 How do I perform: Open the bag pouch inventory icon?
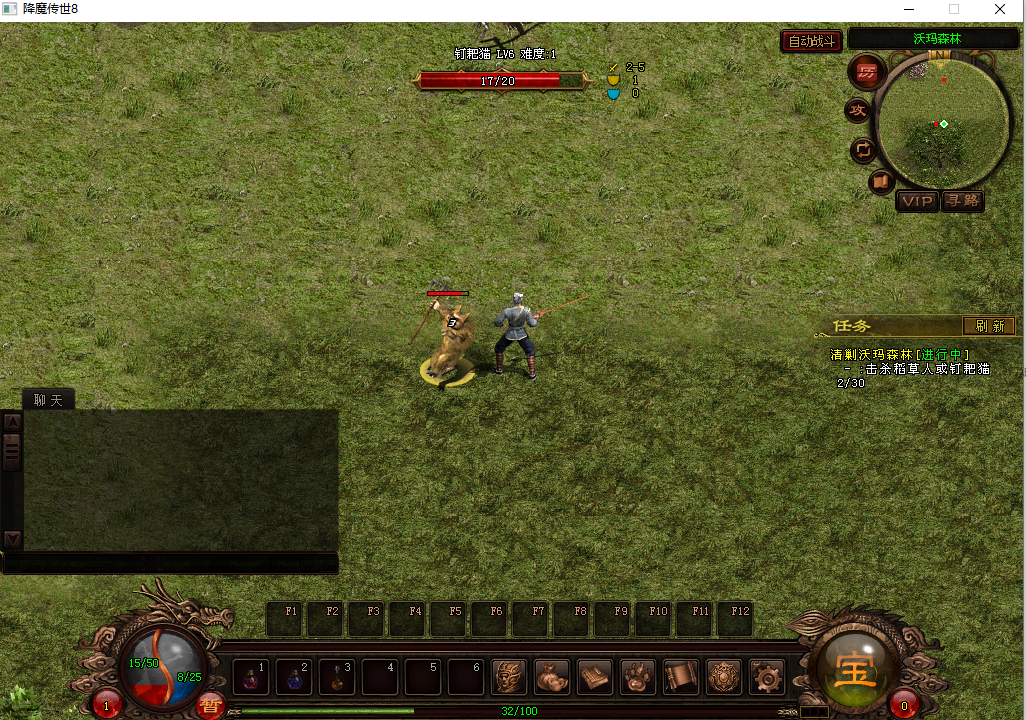(552, 677)
